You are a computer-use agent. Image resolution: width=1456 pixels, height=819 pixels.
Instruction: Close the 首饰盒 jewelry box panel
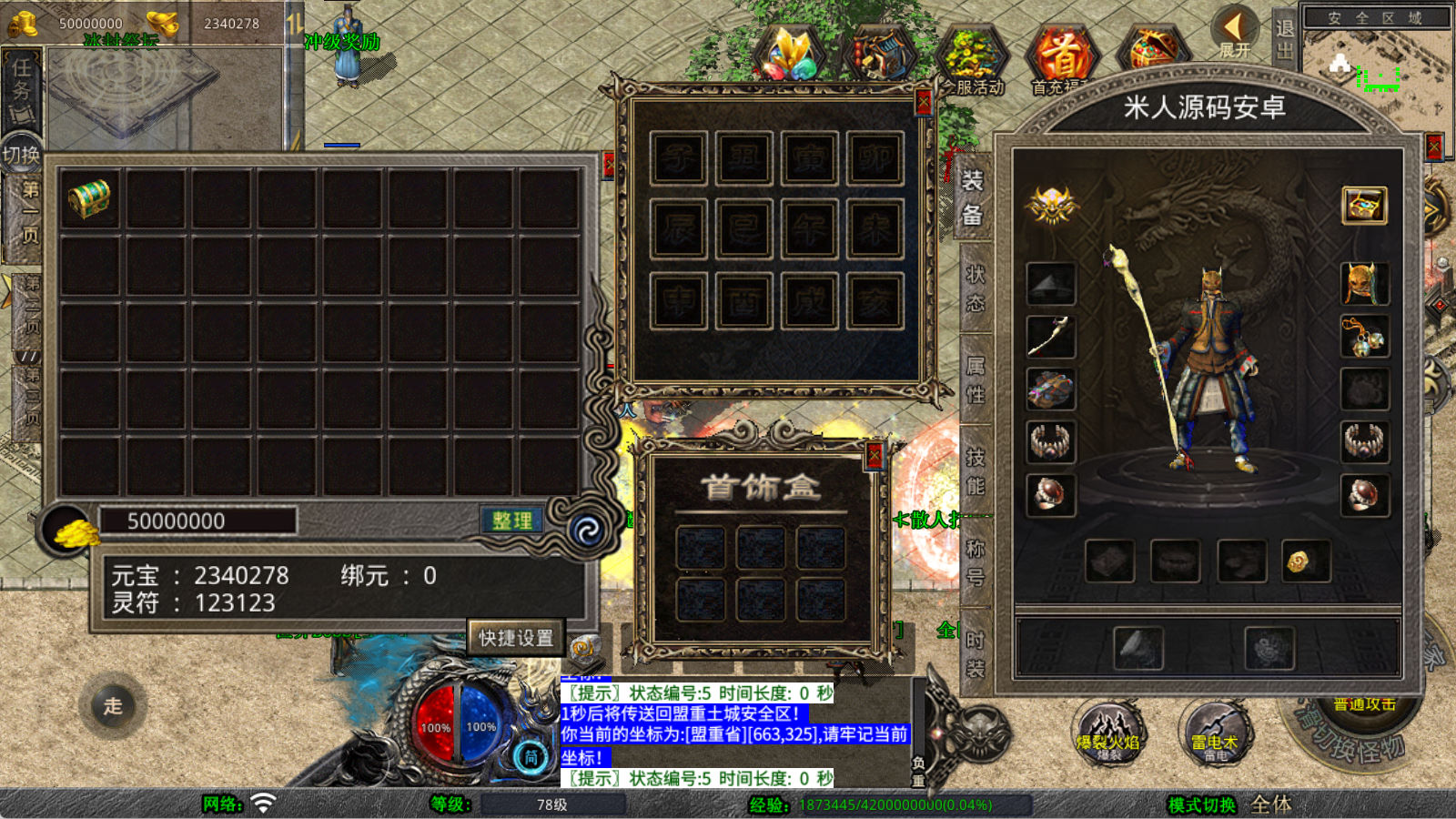coord(875,456)
